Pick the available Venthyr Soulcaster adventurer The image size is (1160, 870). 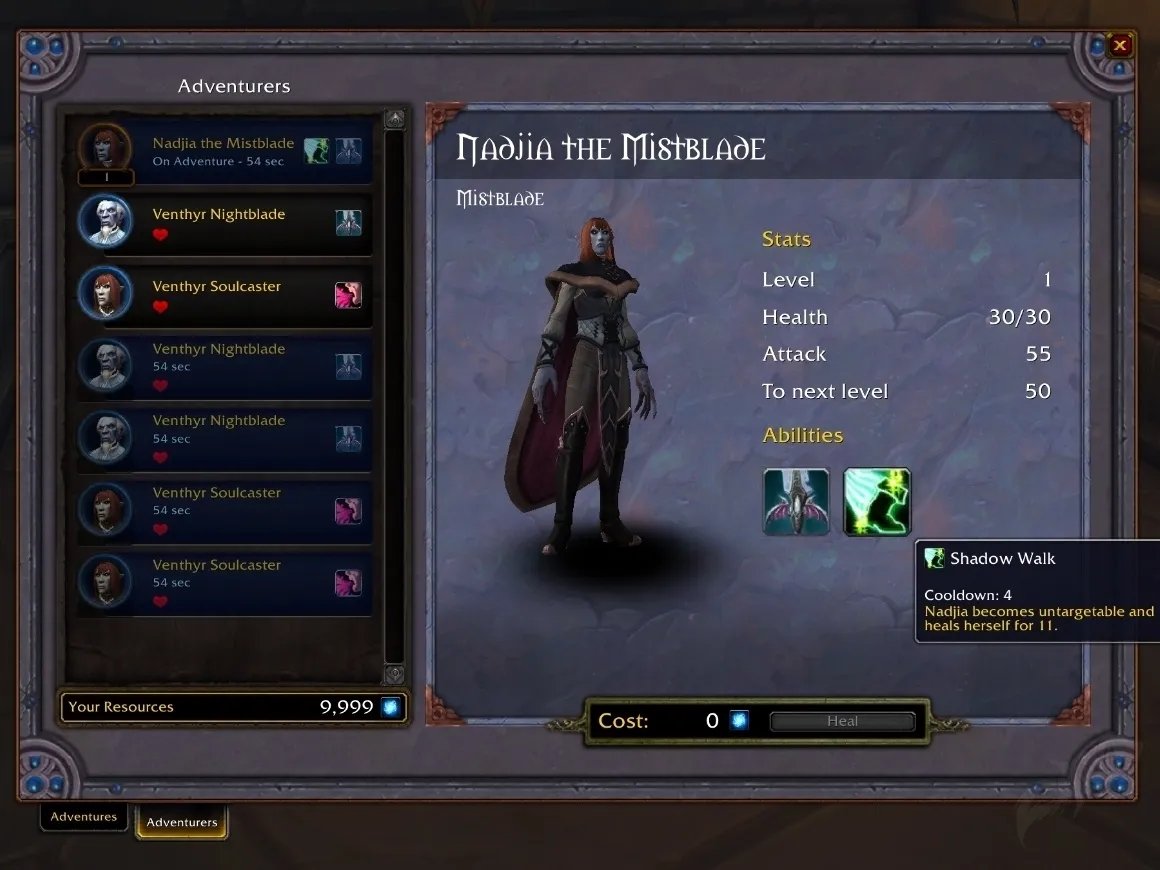click(223, 295)
